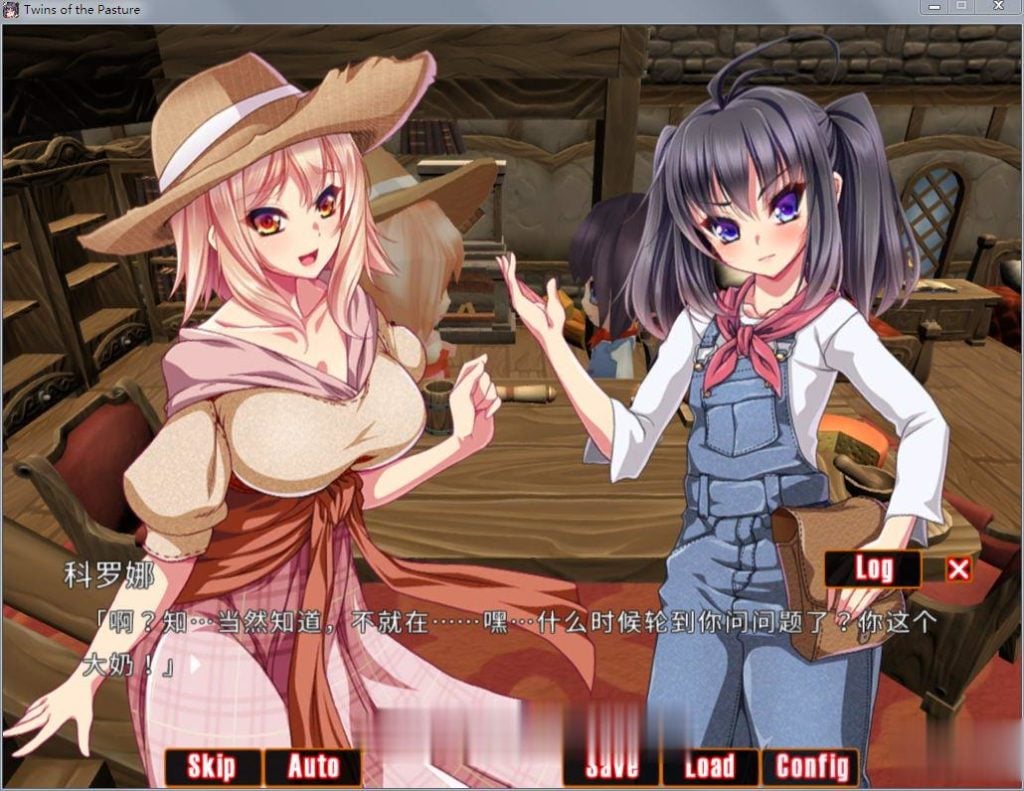
Task: Open the Config settings
Action: point(810,767)
